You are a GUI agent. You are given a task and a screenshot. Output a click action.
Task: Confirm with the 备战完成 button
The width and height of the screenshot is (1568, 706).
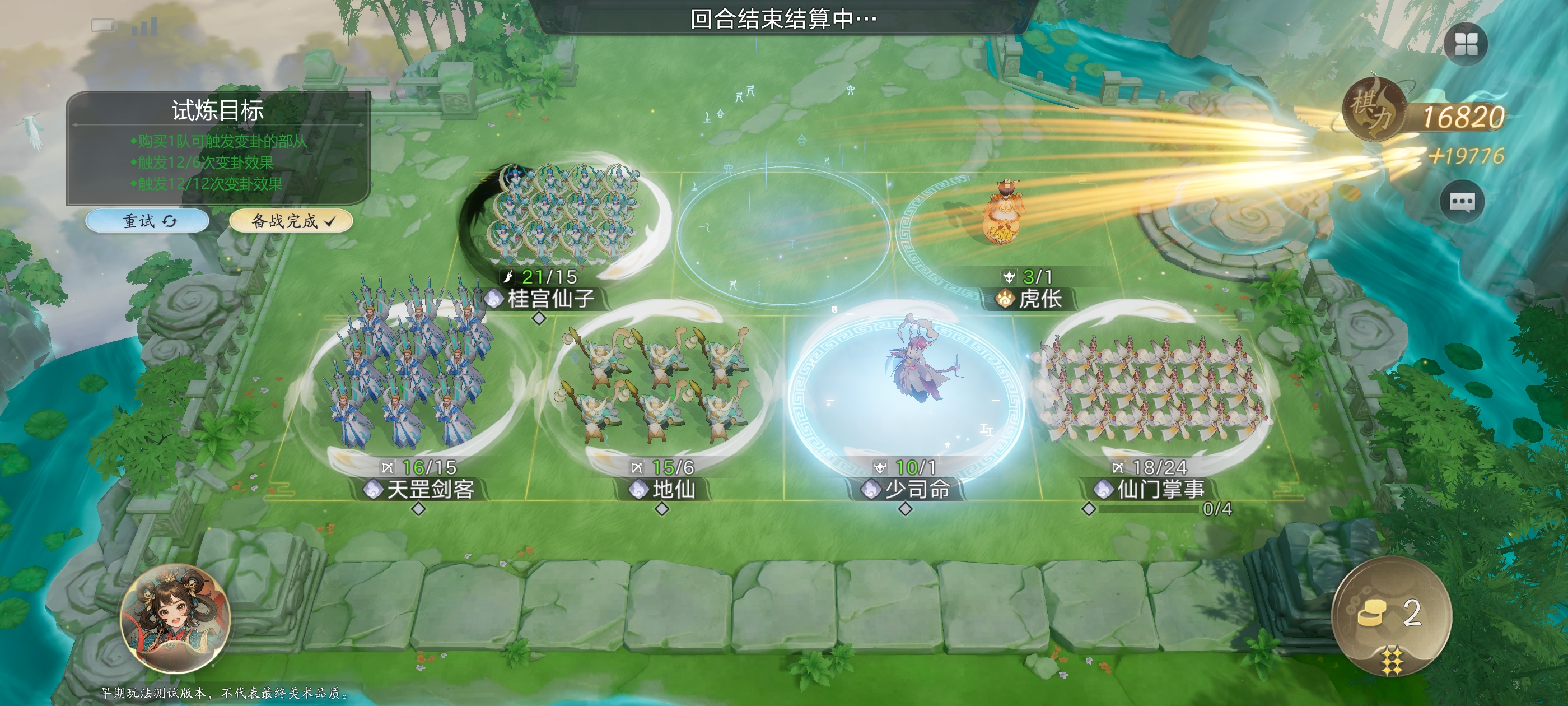291,221
